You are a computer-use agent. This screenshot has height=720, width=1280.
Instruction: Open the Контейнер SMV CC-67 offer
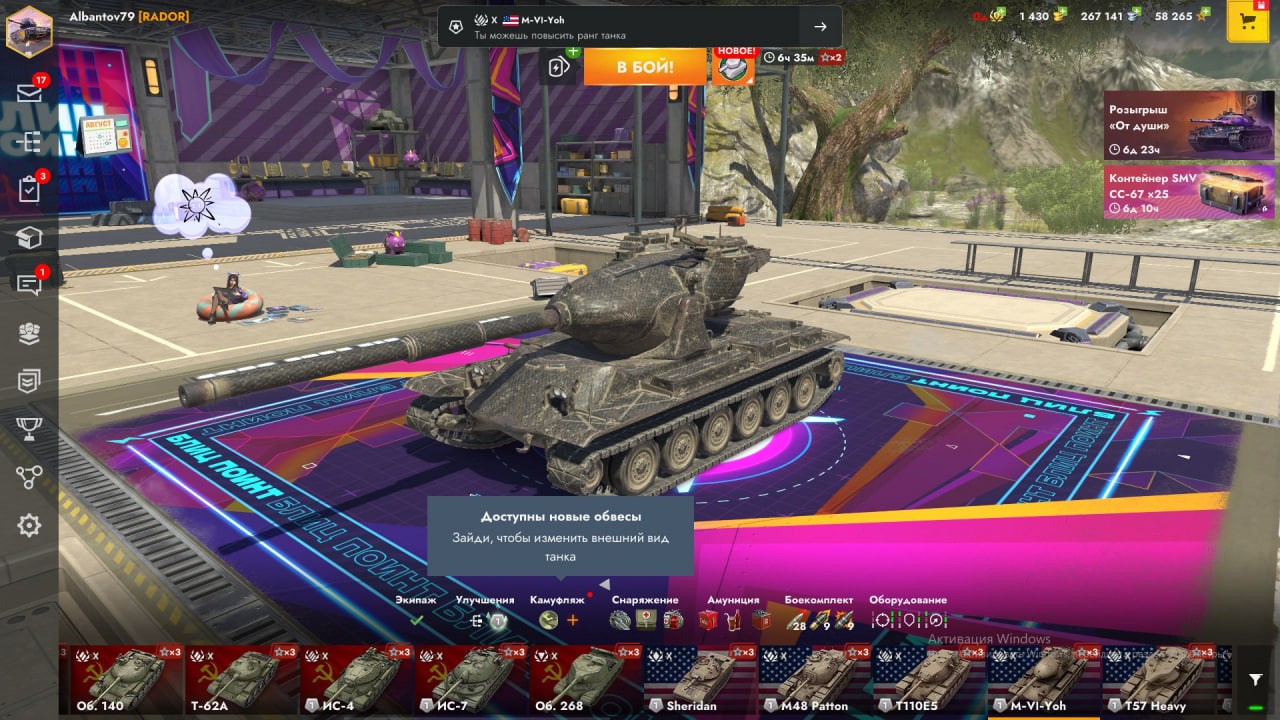[x=1189, y=191]
